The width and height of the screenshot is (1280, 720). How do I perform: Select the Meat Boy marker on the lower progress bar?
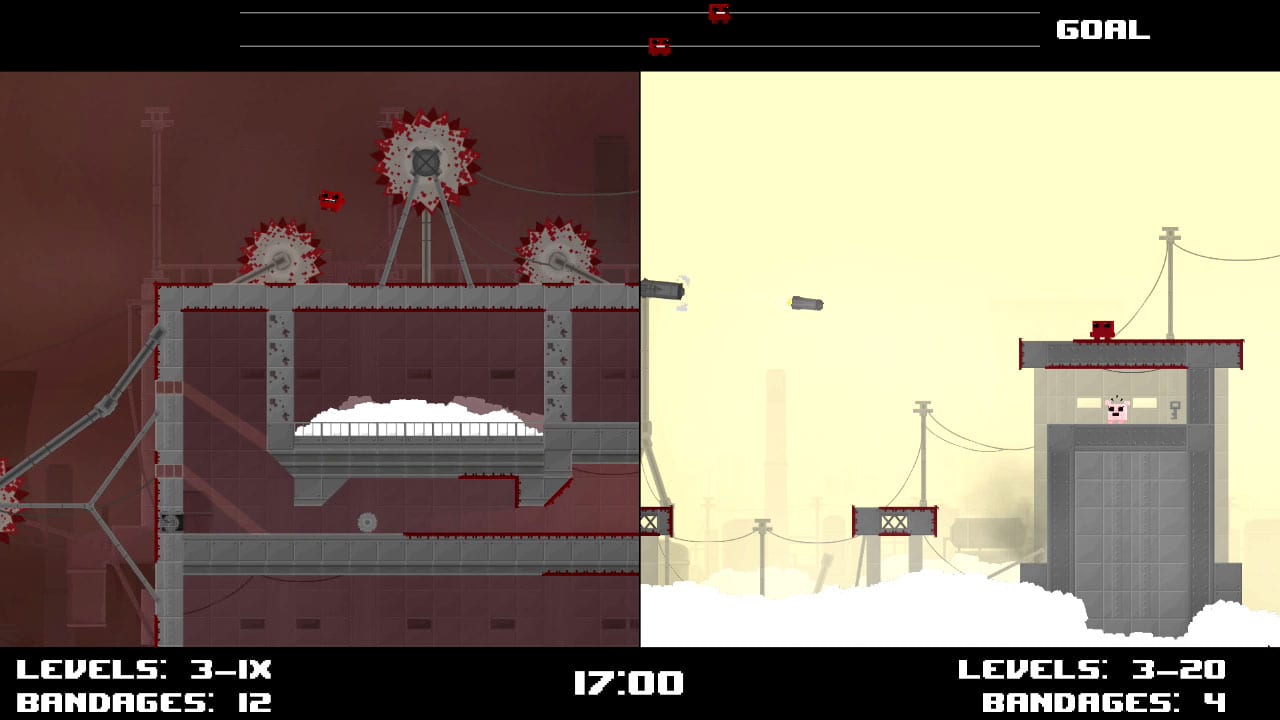coord(659,44)
